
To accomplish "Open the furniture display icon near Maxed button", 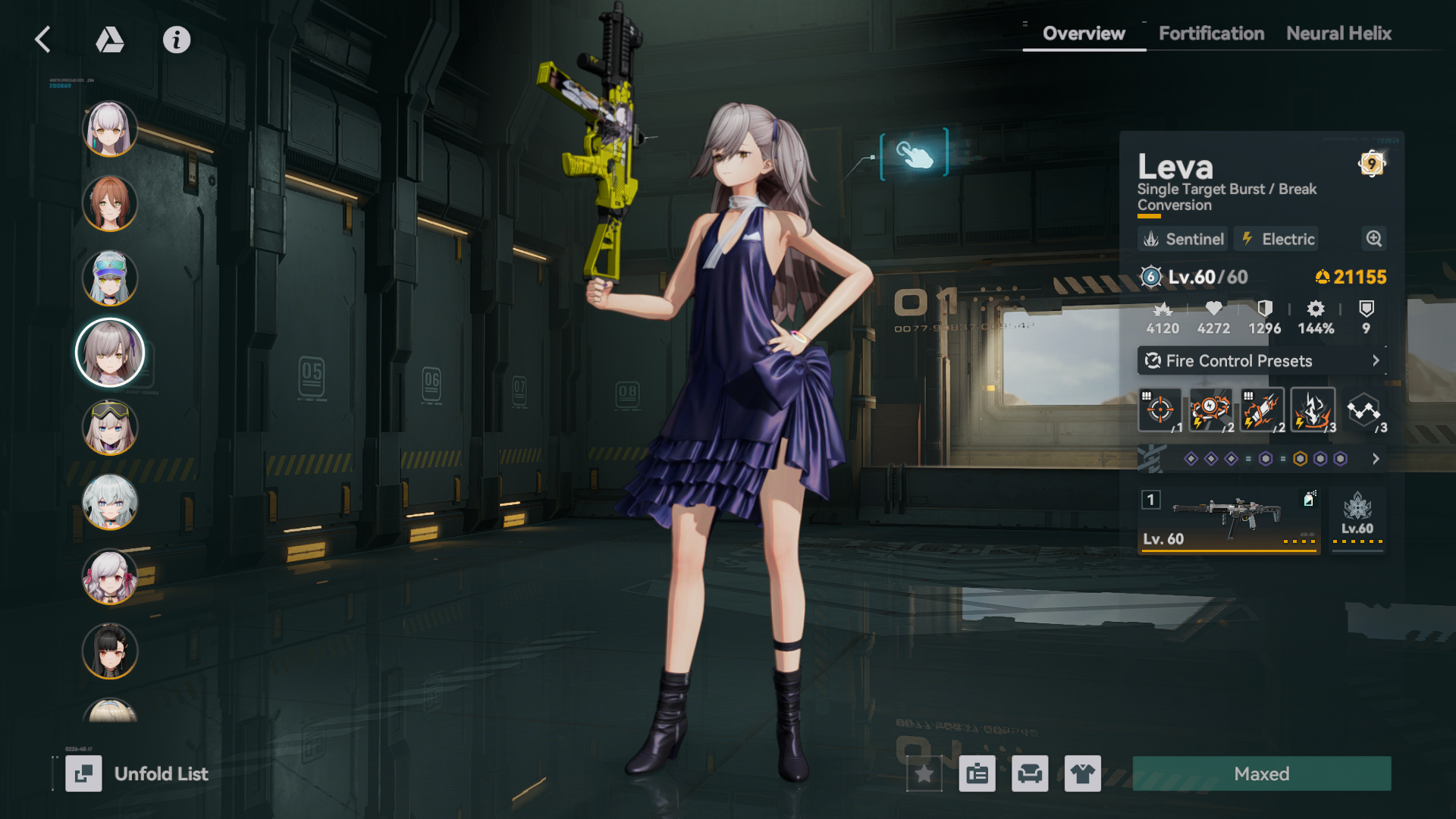I will click(x=1030, y=774).
